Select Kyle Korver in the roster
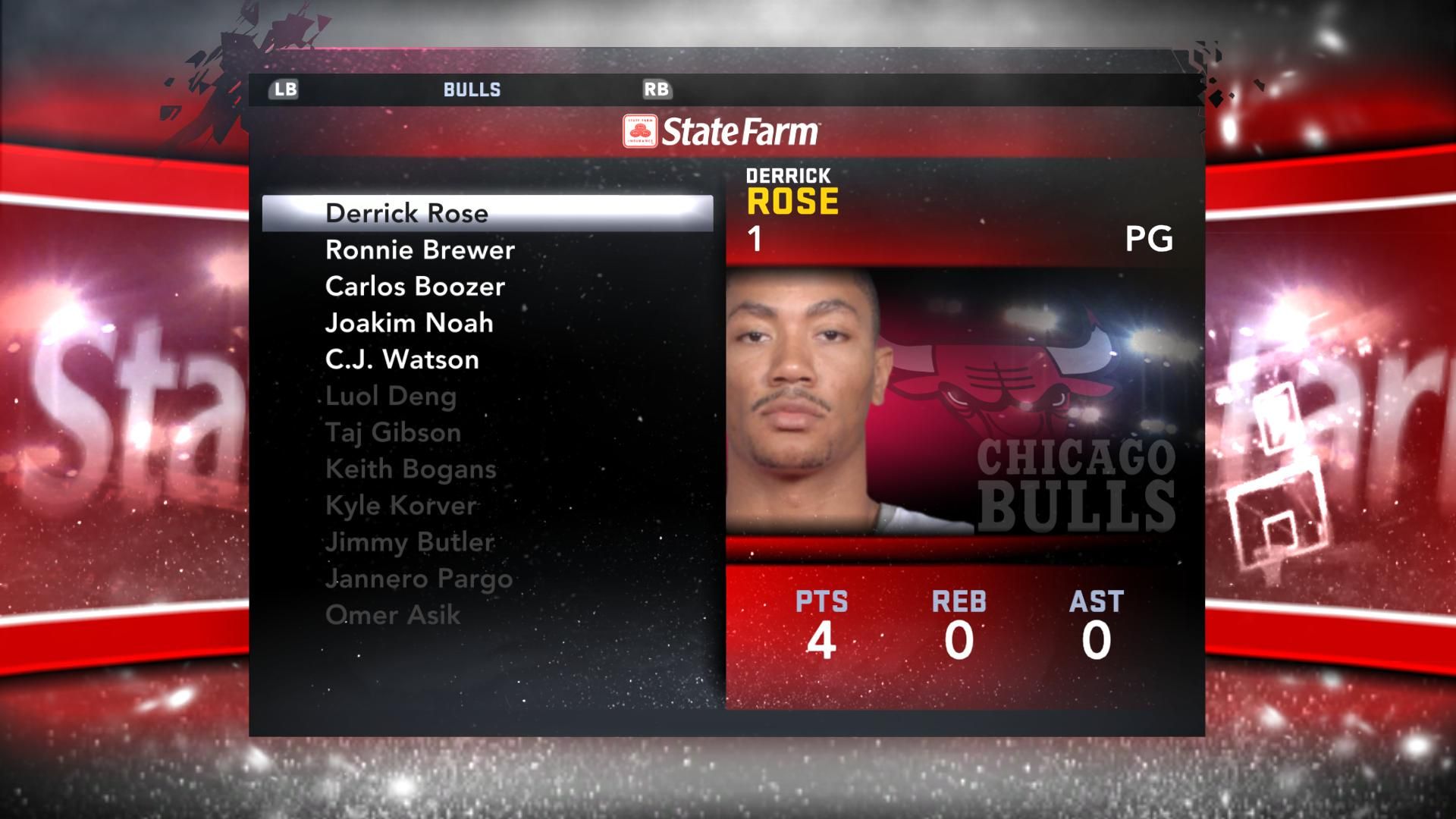This screenshot has height=819, width=1456. tap(401, 505)
